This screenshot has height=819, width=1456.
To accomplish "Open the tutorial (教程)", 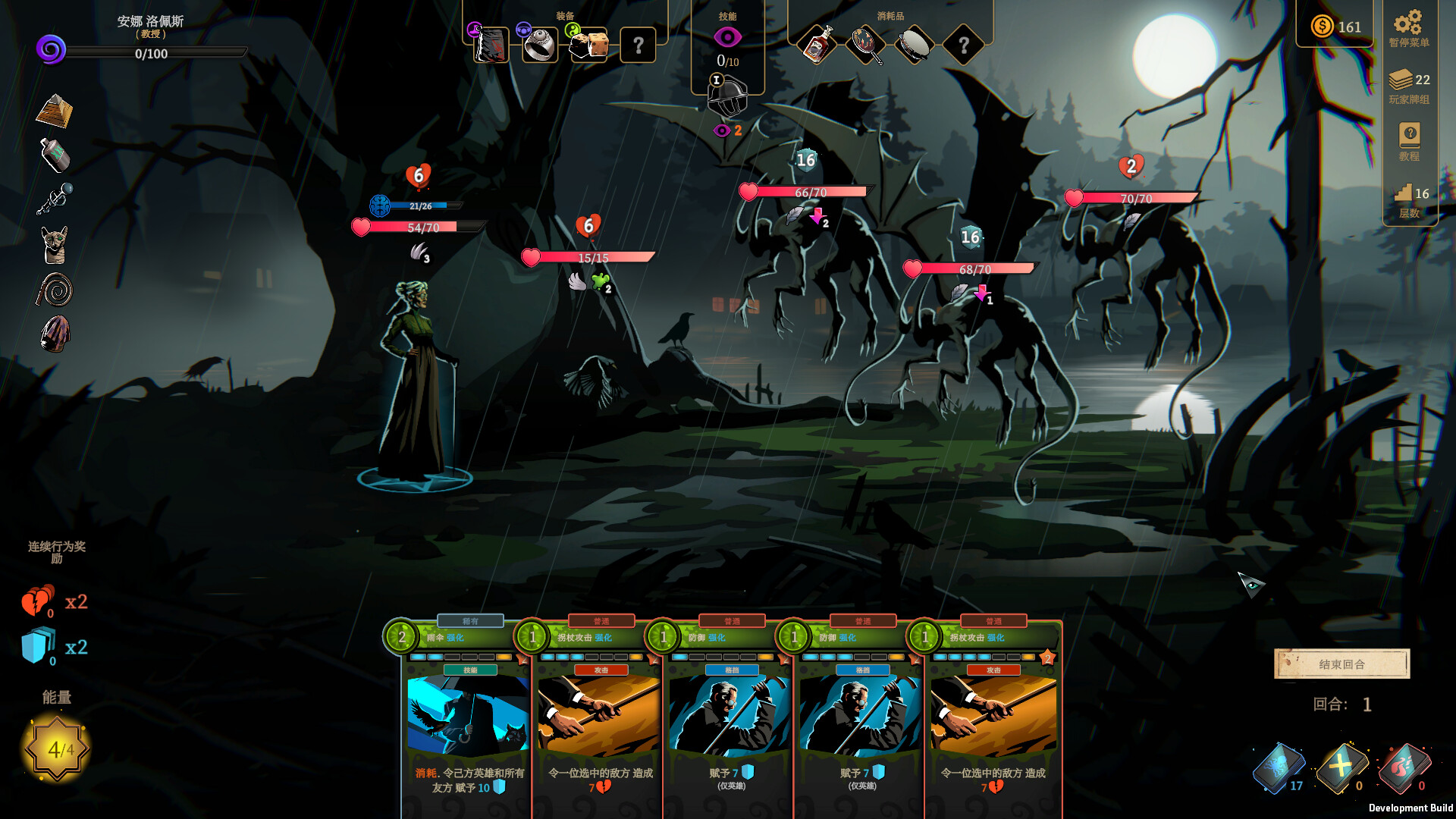I will 1409,136.
